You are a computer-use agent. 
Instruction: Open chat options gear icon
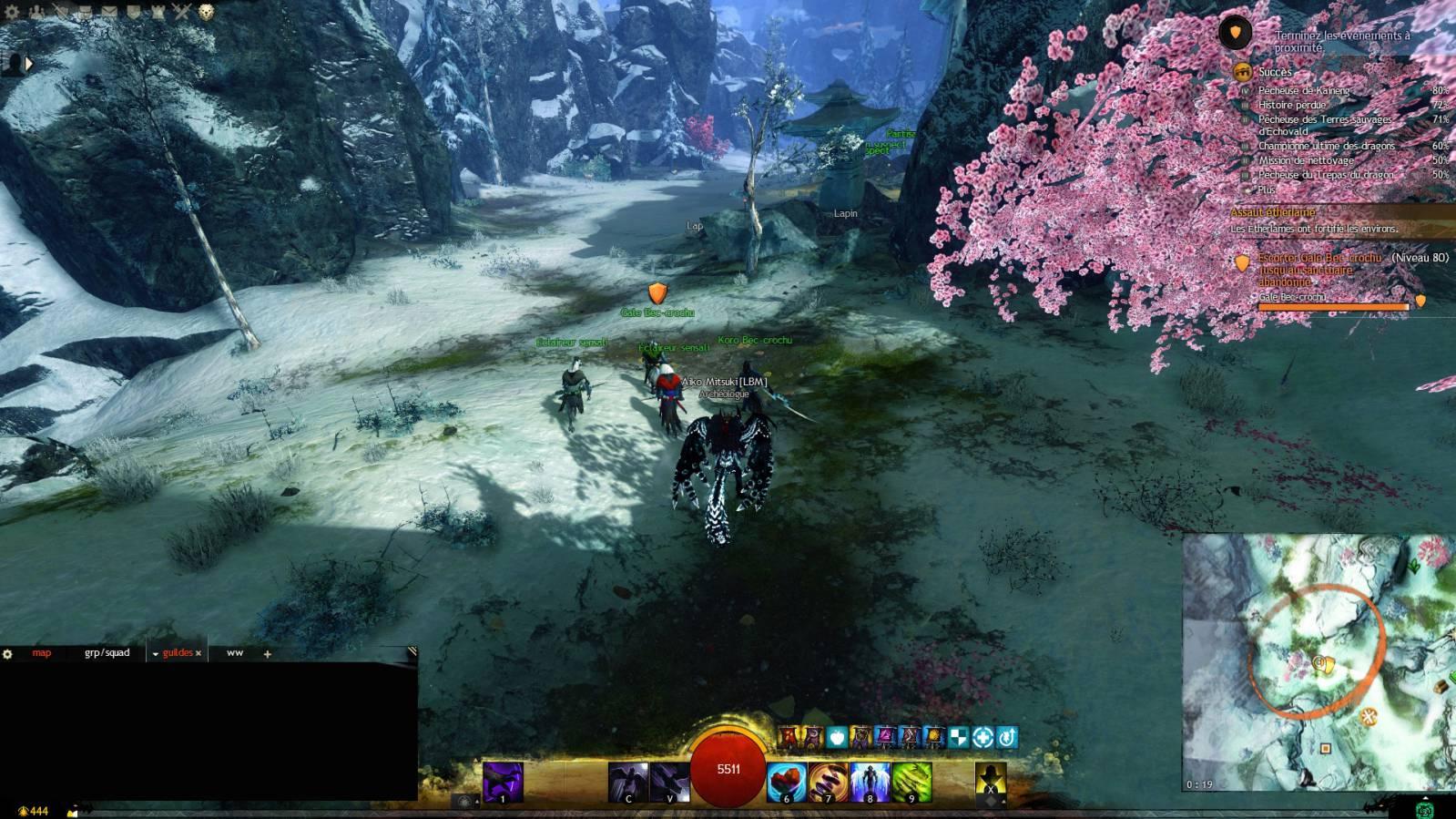[8, 653]
